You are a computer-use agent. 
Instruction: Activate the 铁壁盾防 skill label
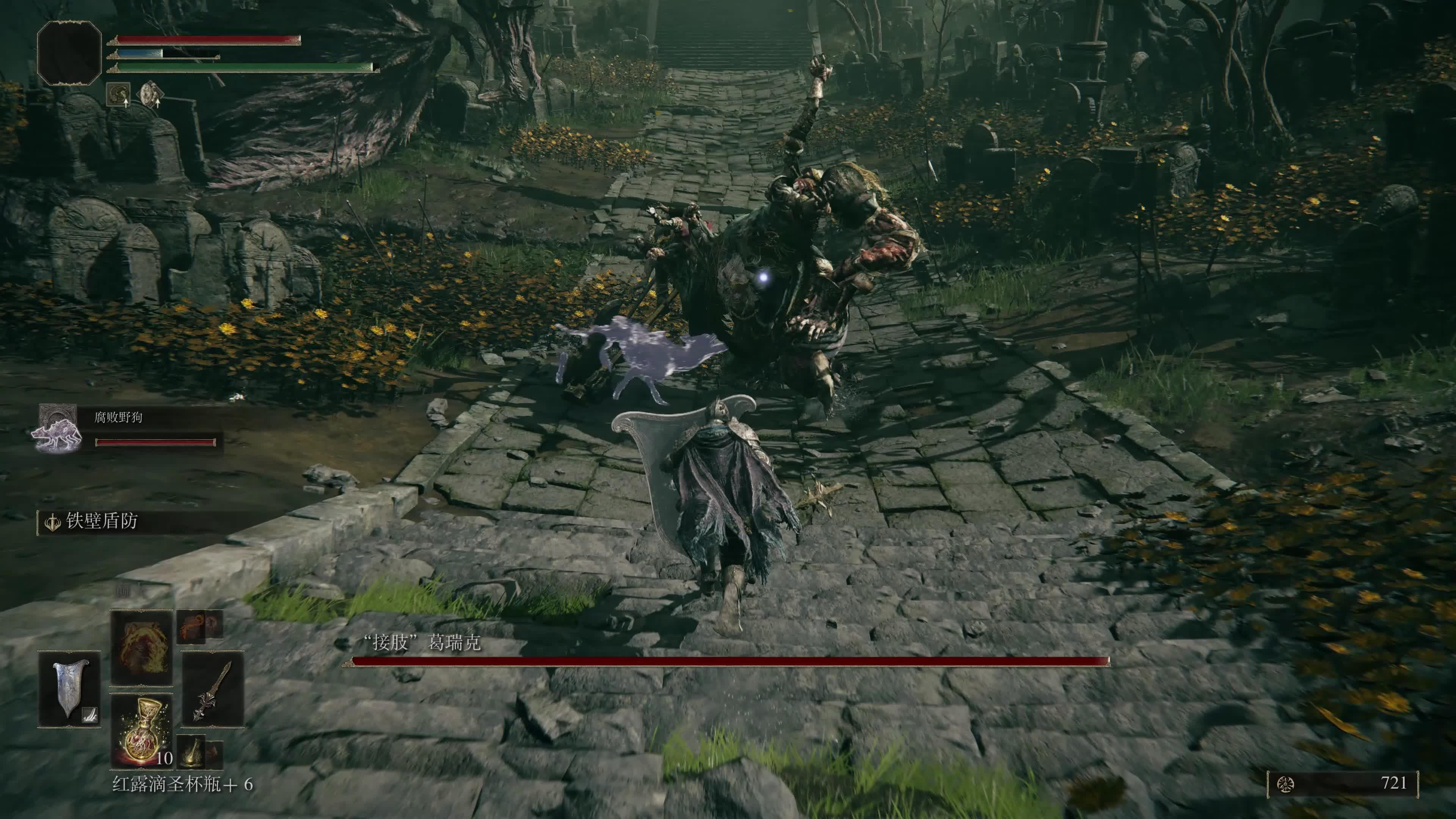pyautogui.click(x=102, y=521)
